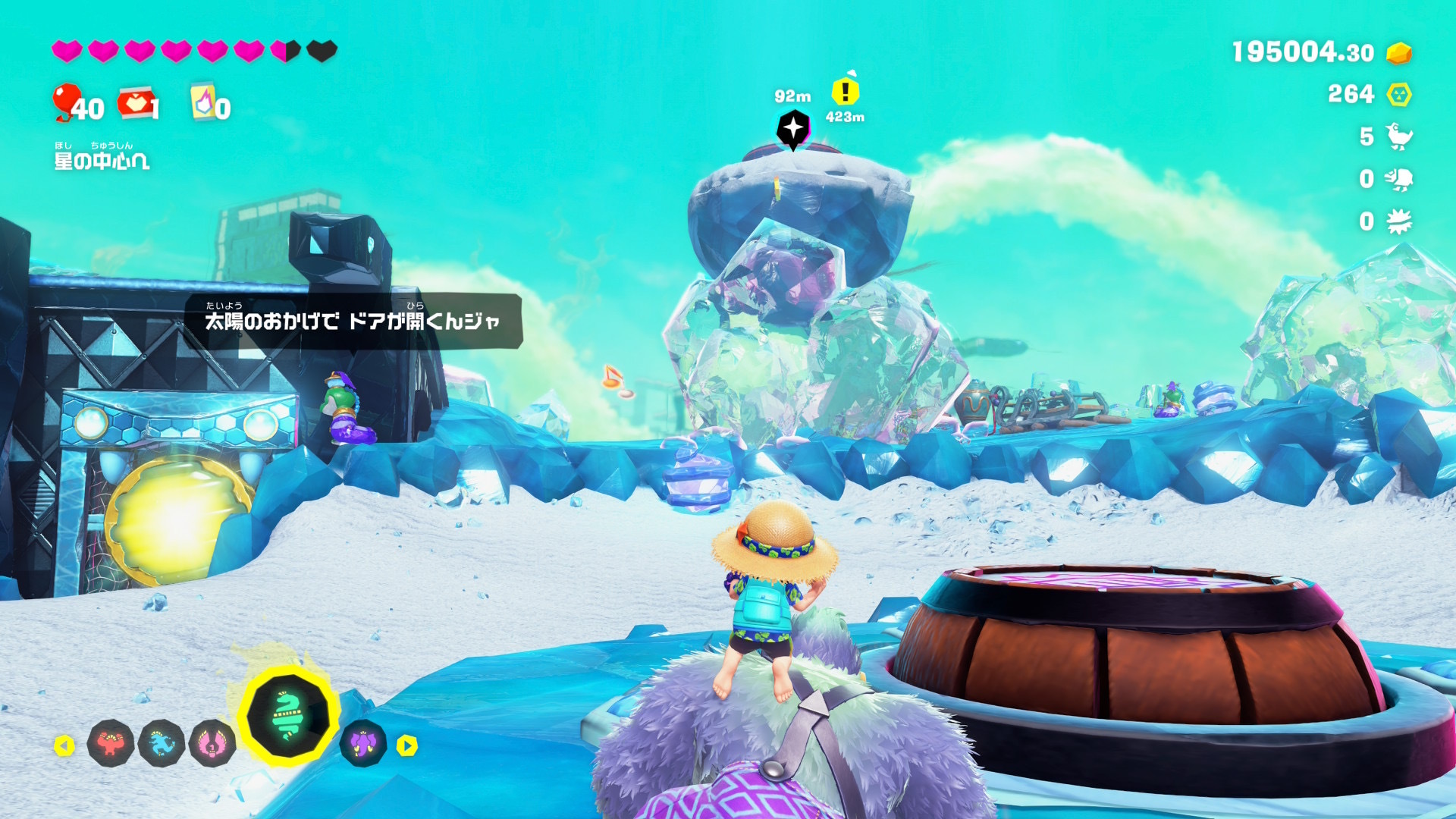Click the white ostrich fossil counter icon
The height and width of the screenshot is (819, 1456).
[x=1399, y=136]
